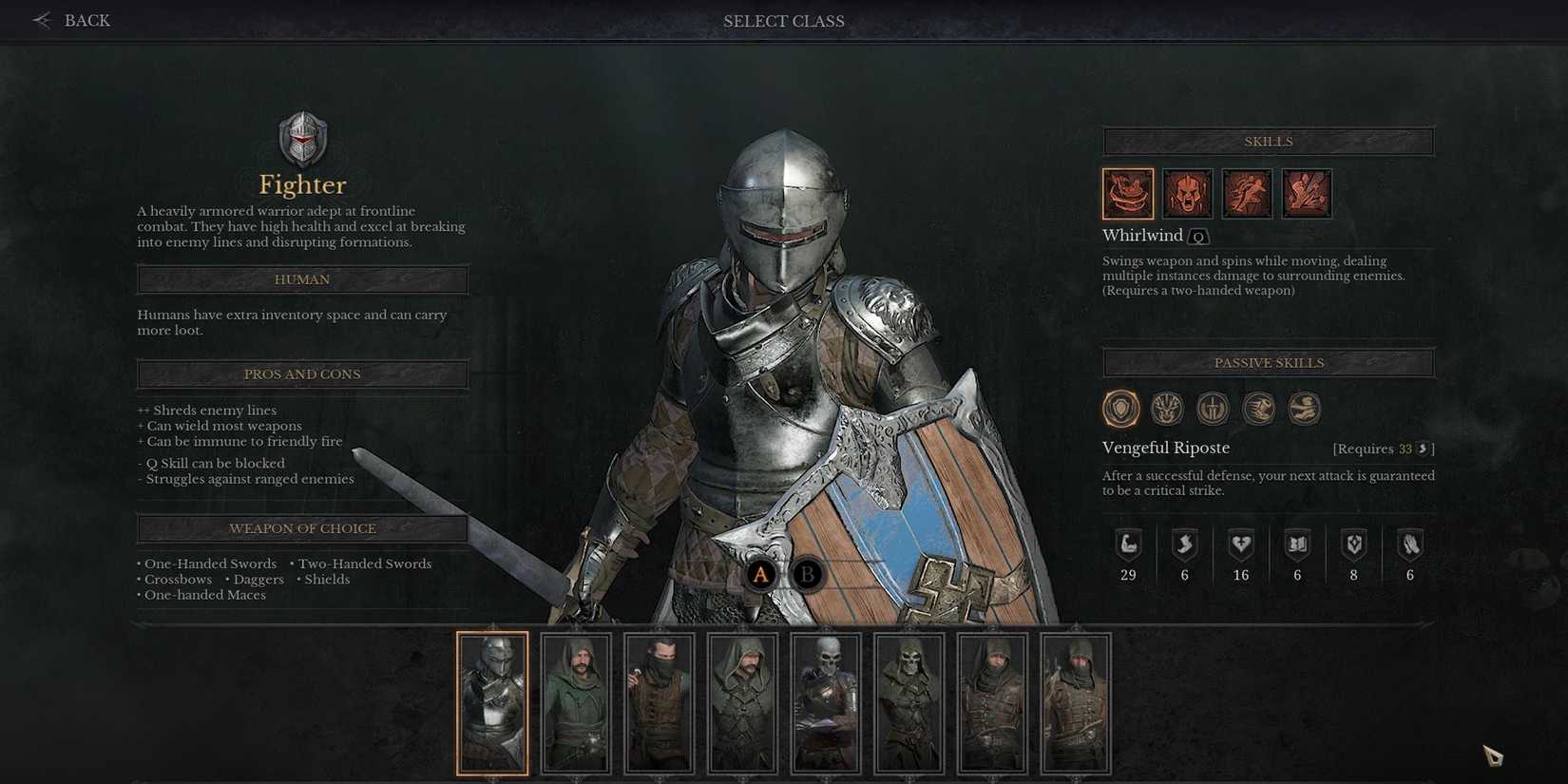Screen dimensions: 1568x784
Task: Click the sword passive skill icon
Action: tap(1213, 408)
